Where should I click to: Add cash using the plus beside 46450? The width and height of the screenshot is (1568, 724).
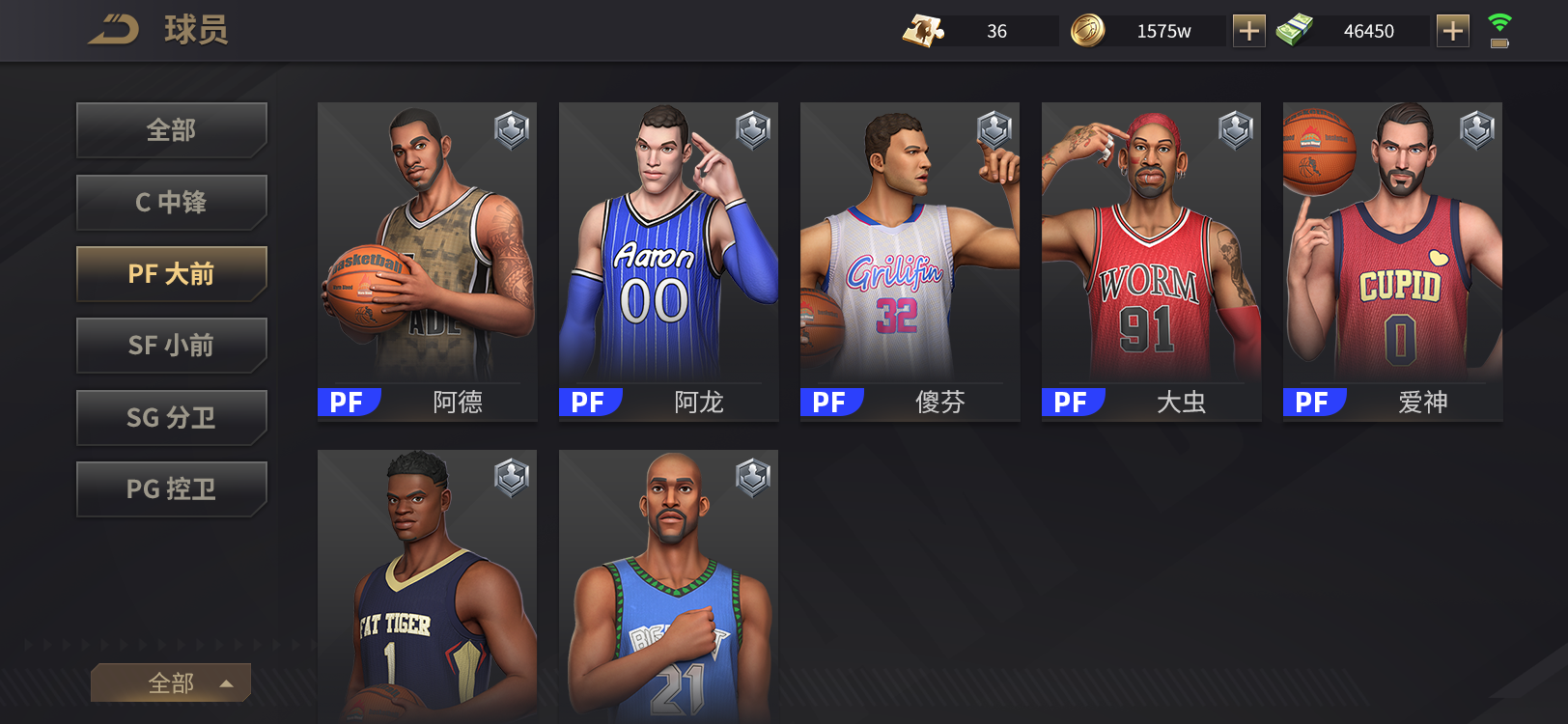[1453, 31]
